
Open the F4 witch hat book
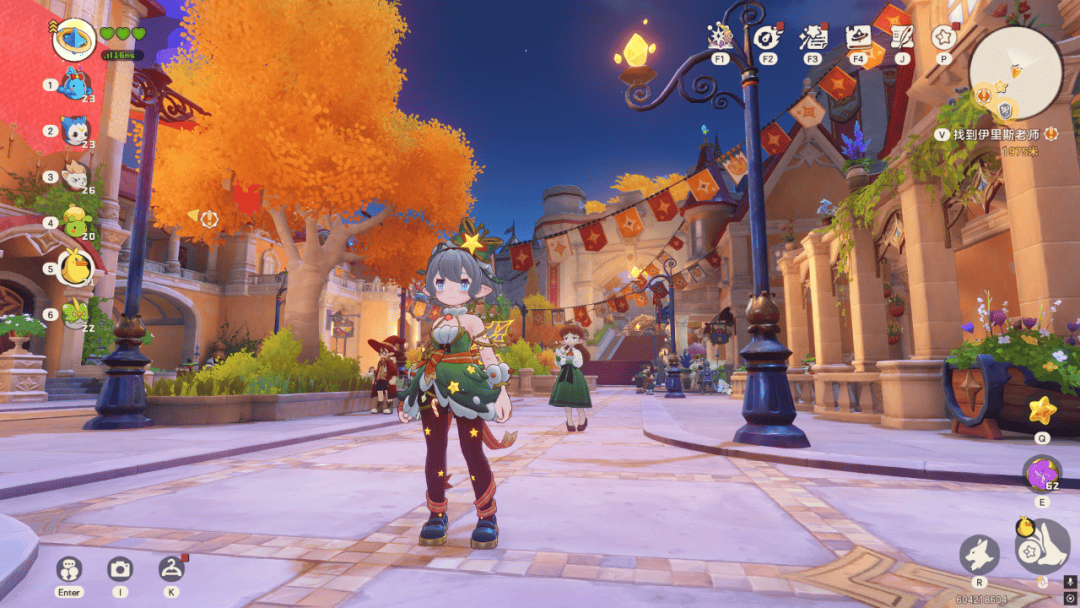[858, 37]
